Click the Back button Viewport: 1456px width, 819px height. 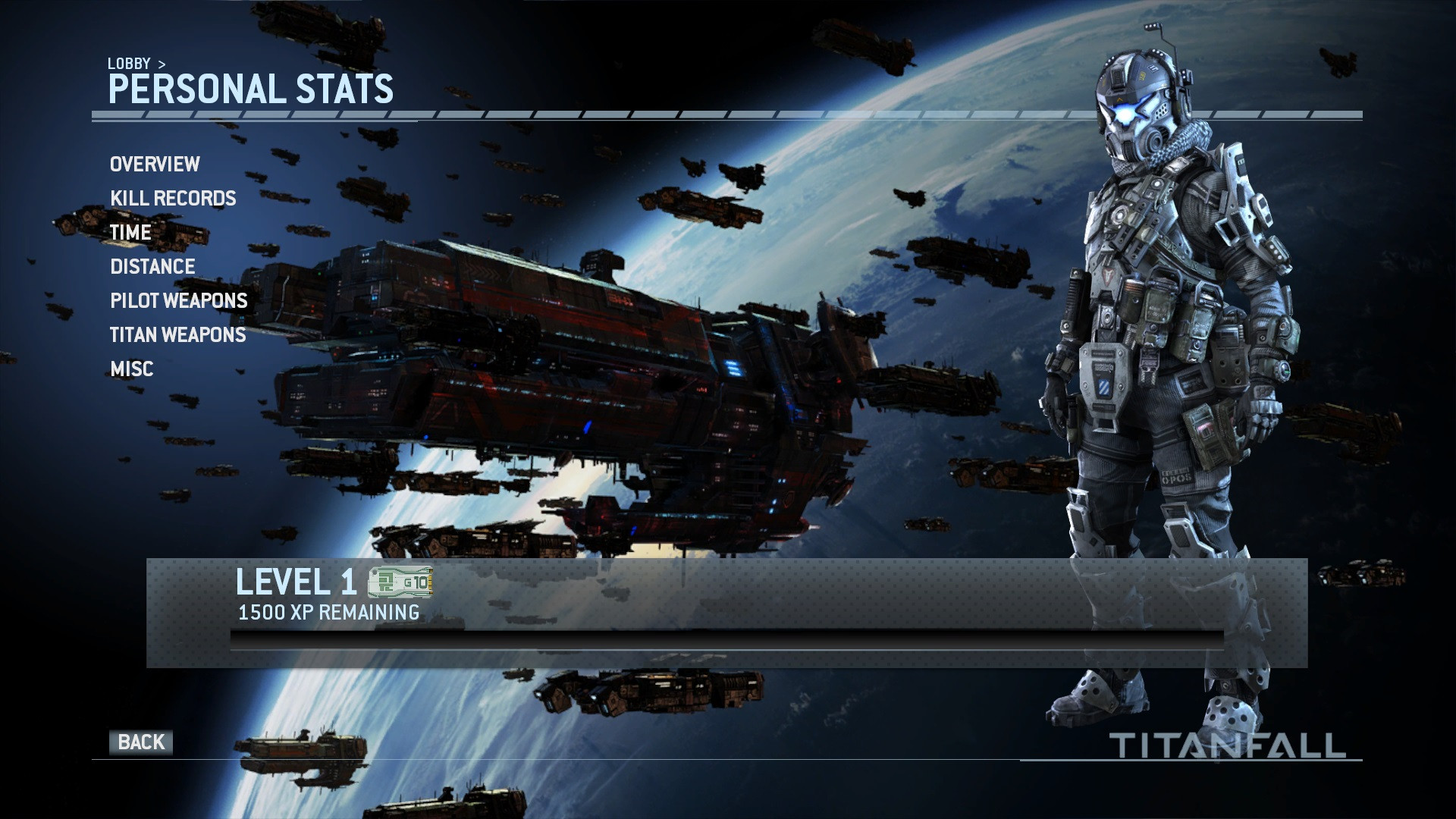[x=141, y=742]
